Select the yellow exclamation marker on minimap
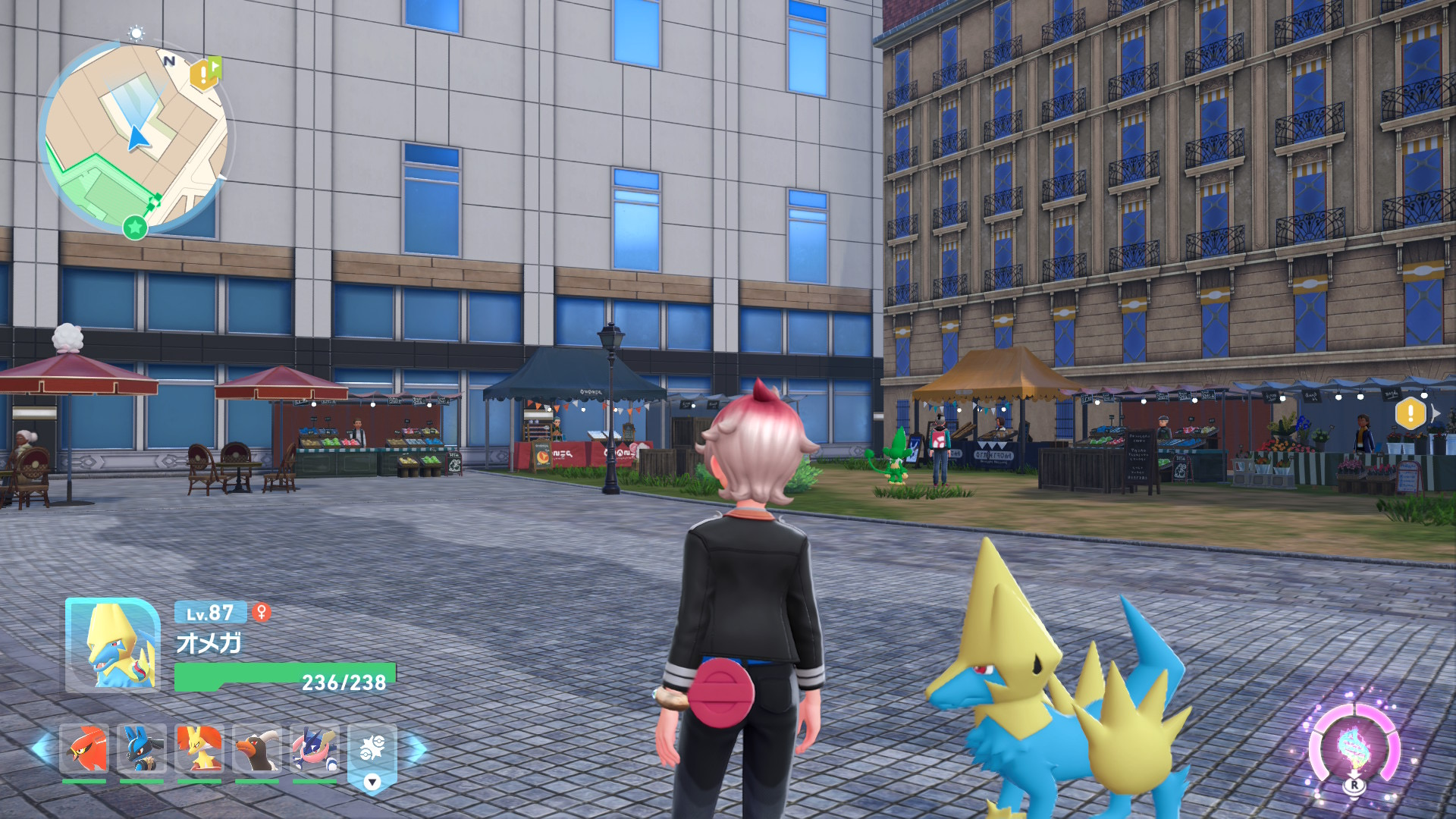The image size is (1456, 819). pos(204,74)
